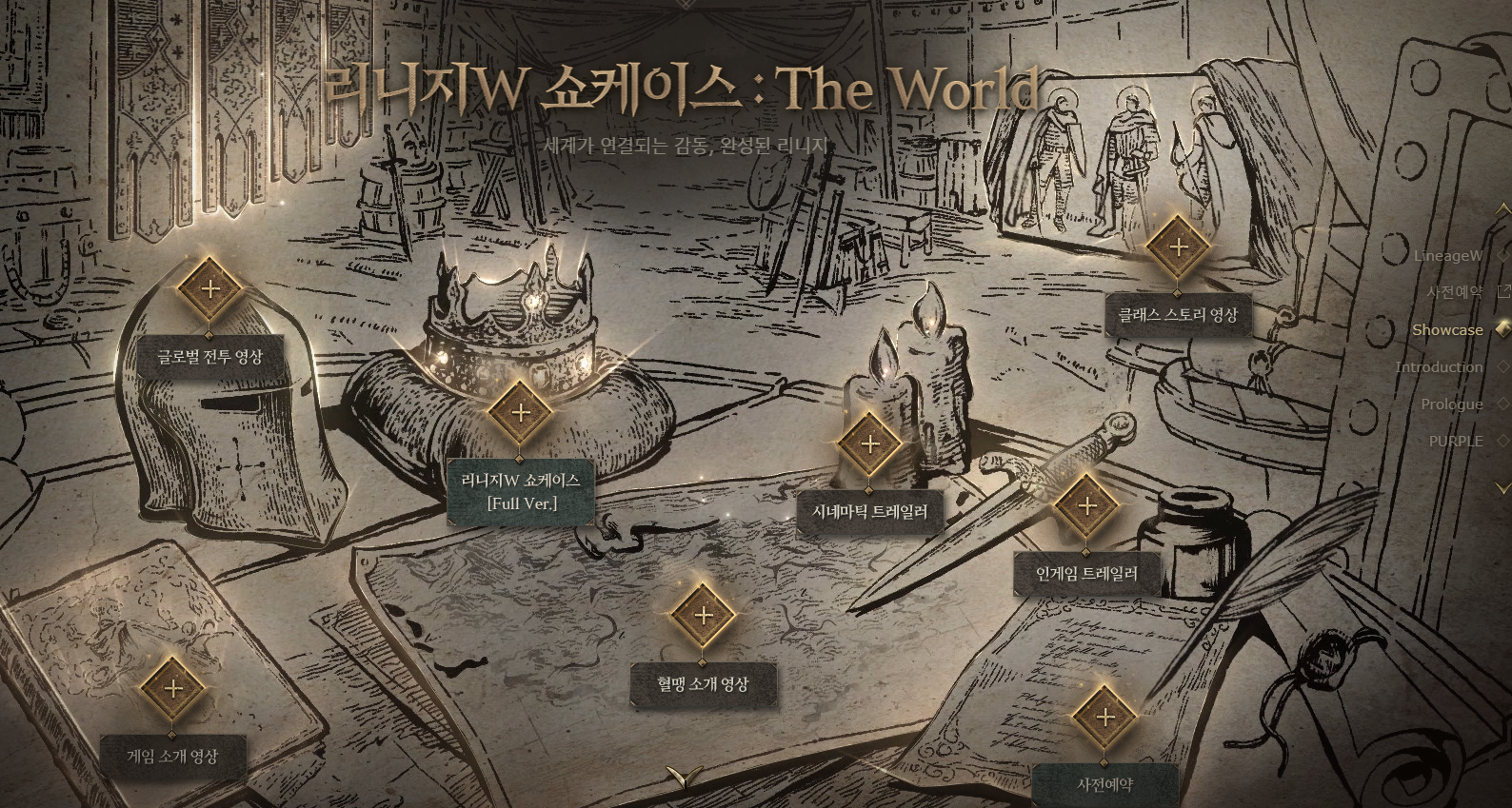Watch the 시네마틱 트레일러

coord(869,443)
